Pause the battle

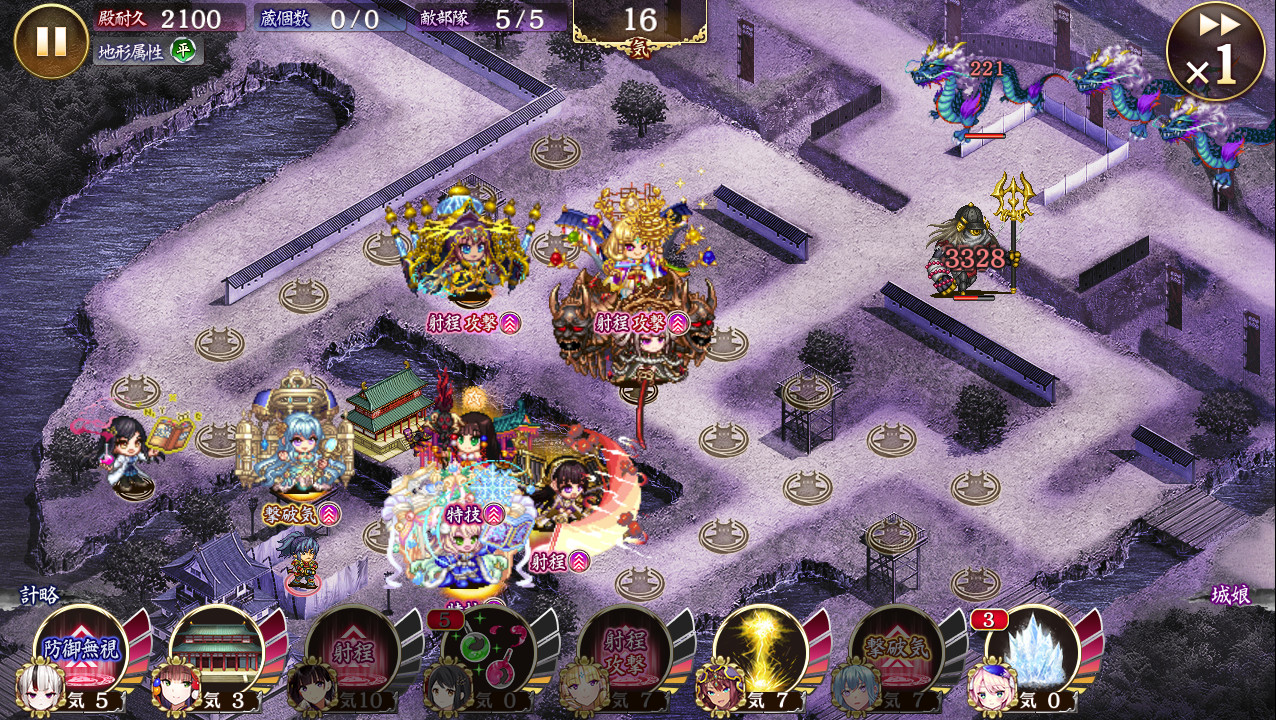pos(51,41)
